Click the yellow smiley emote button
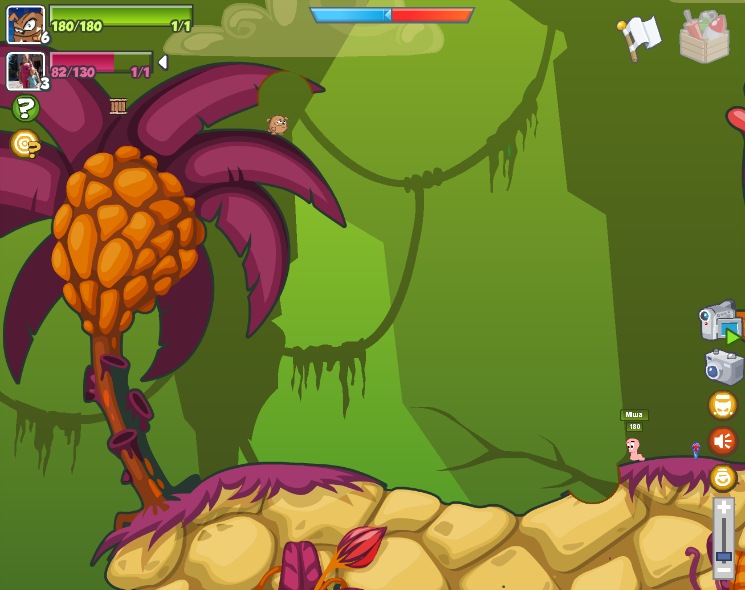Screen dimensions: 745x590 (x=722, y=477)
